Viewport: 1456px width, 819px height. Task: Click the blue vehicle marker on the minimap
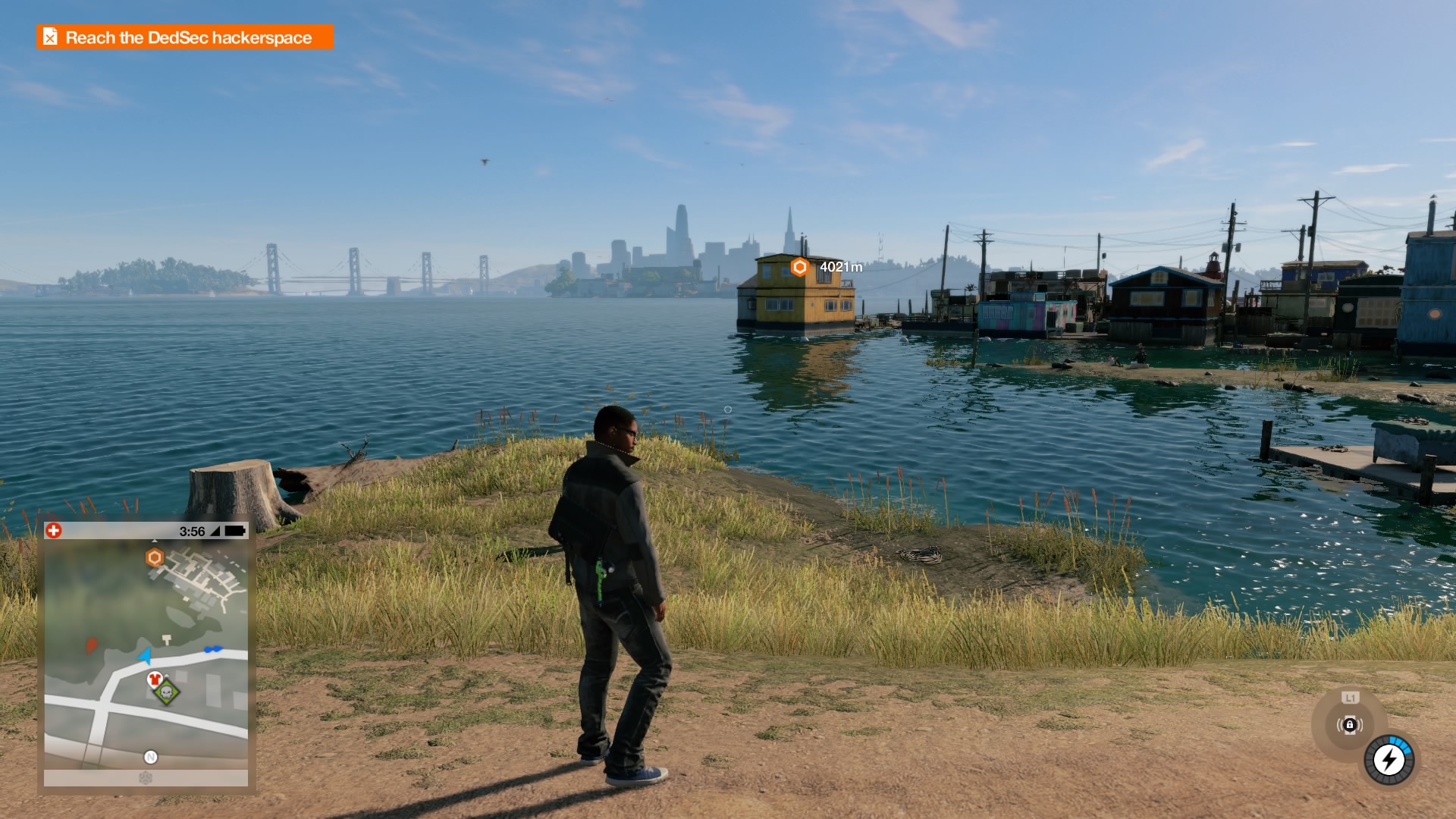pos(213,649)
